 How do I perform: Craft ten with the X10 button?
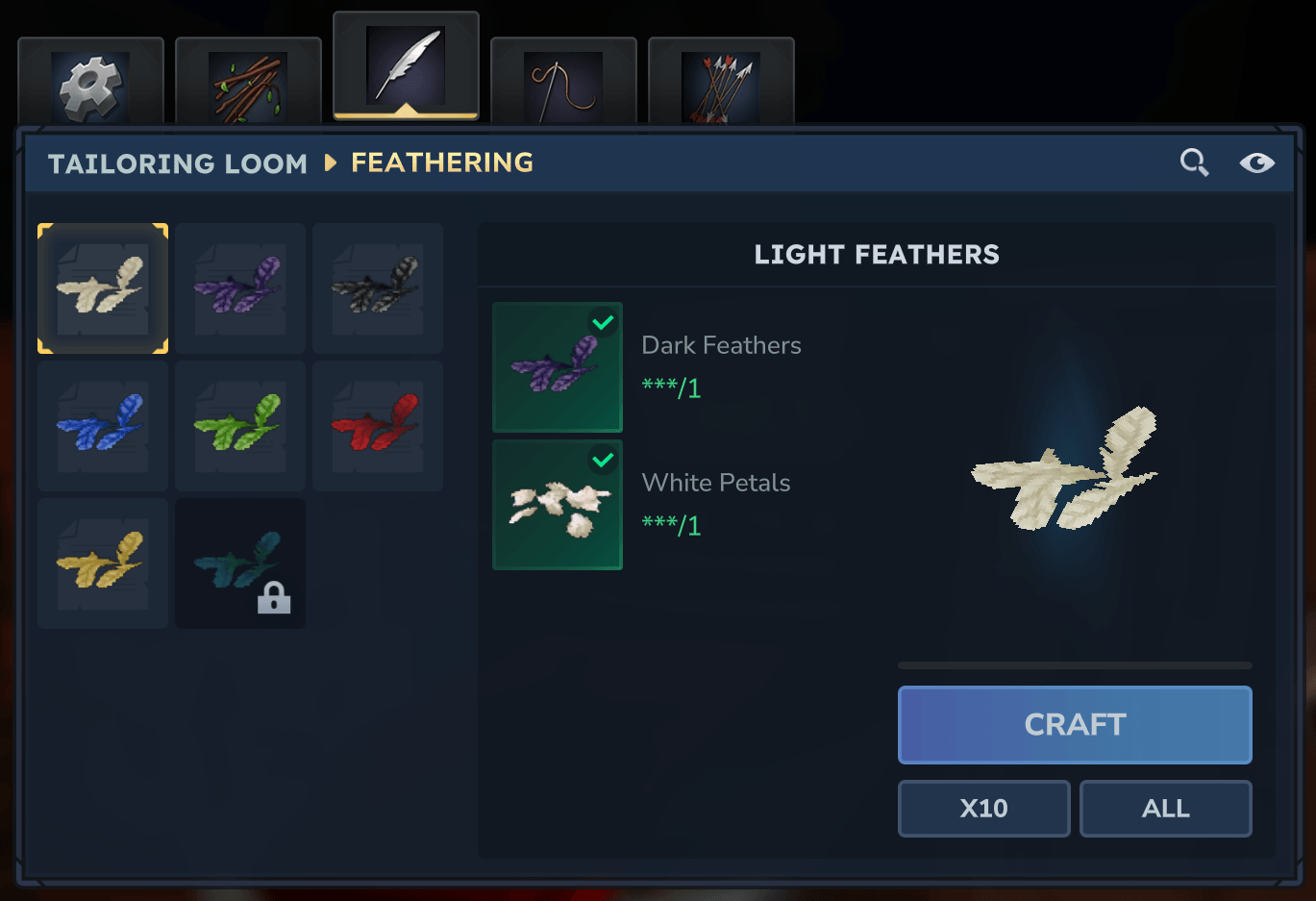[x=983, y=809]
